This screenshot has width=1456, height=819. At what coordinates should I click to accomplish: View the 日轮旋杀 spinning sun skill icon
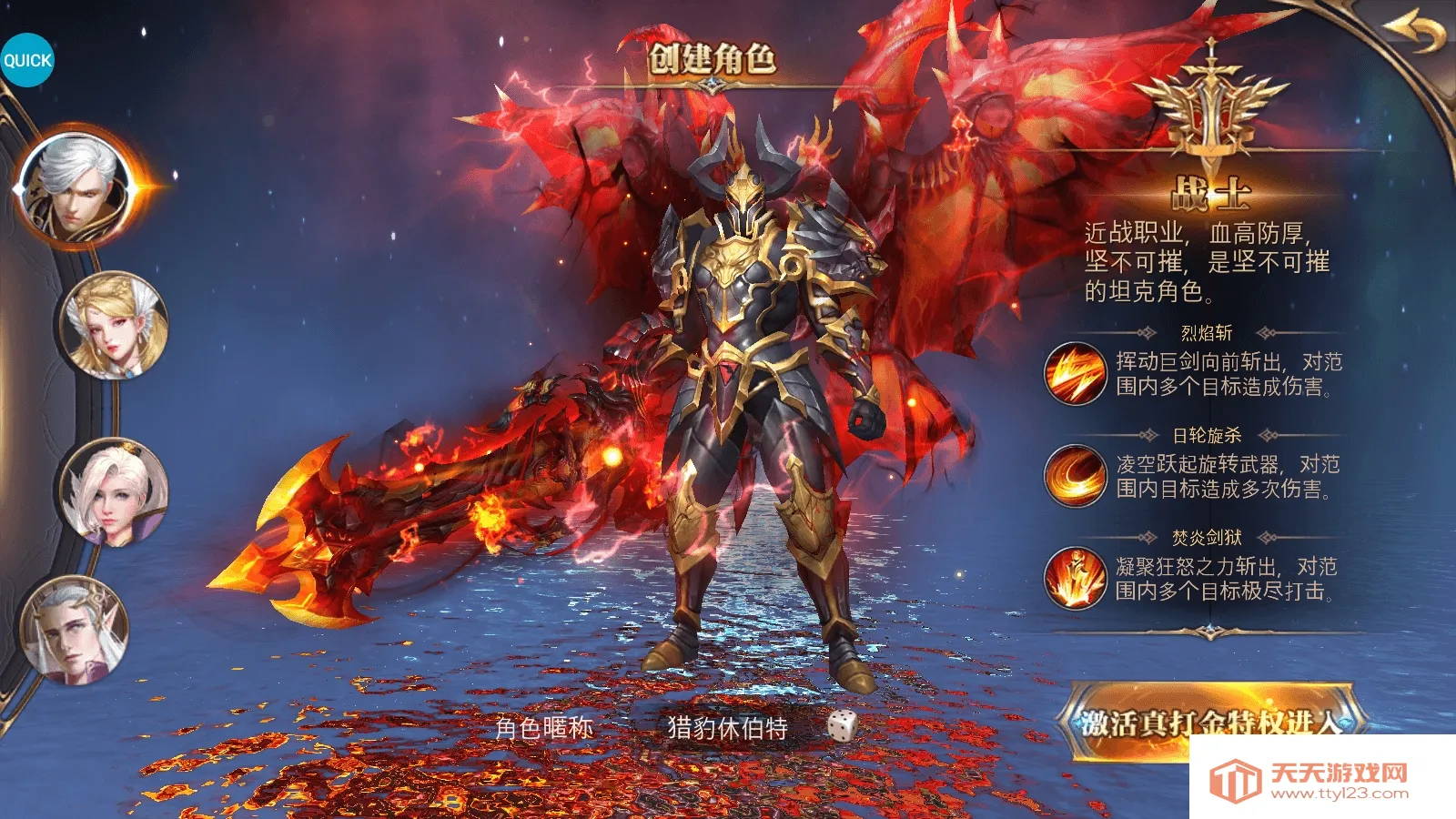[x=1074, y=476]
